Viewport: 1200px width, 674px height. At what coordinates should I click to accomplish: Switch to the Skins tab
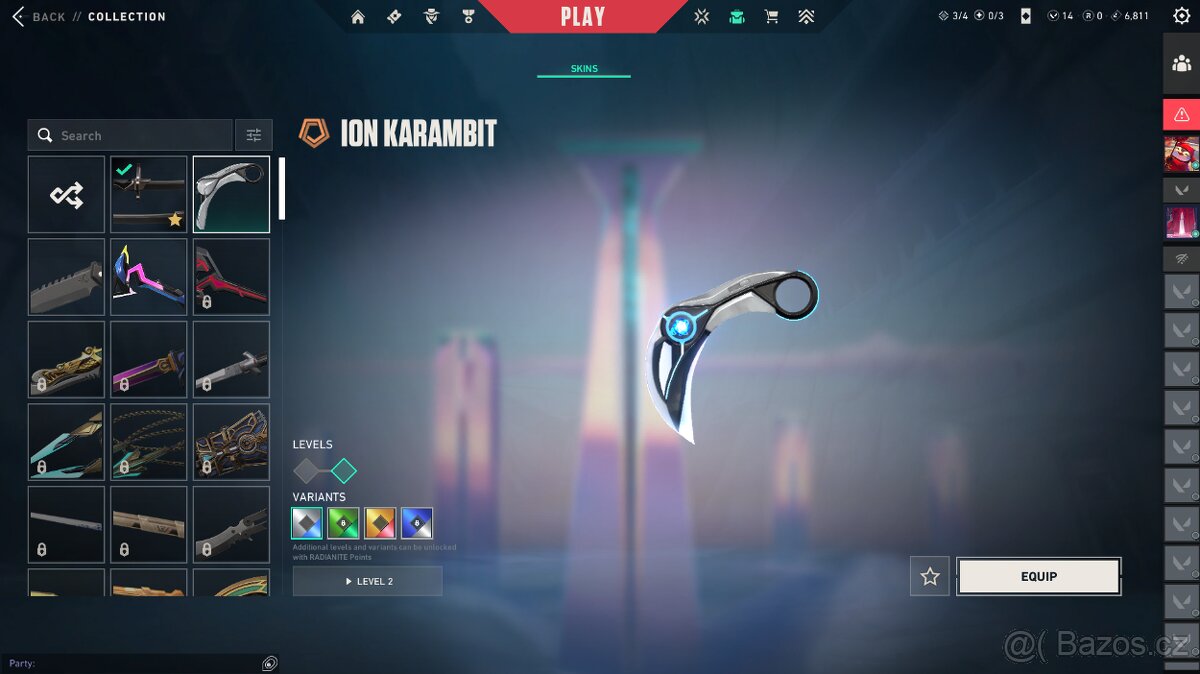tap(584, 69)
